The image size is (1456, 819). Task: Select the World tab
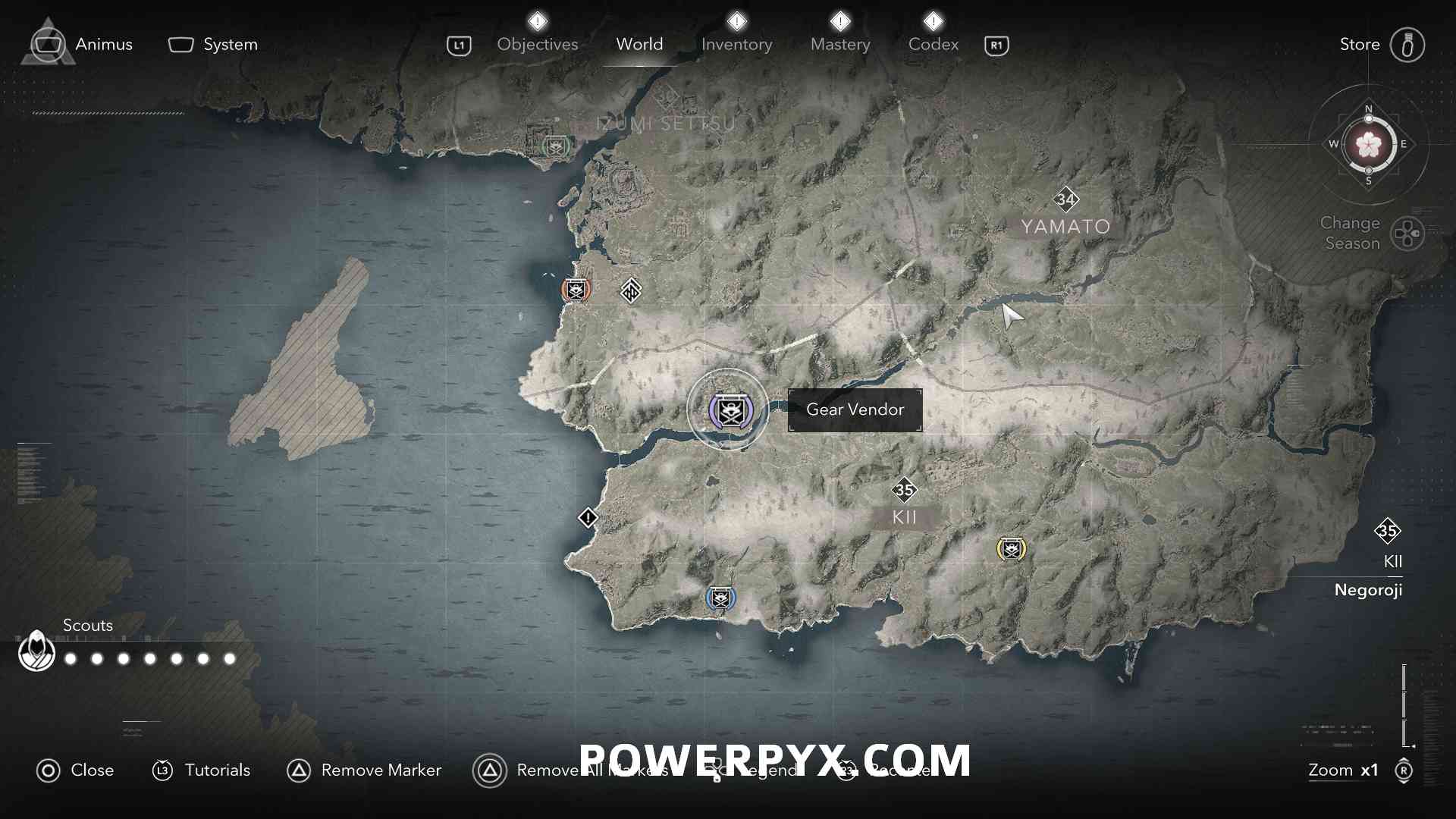coord(639,45)
